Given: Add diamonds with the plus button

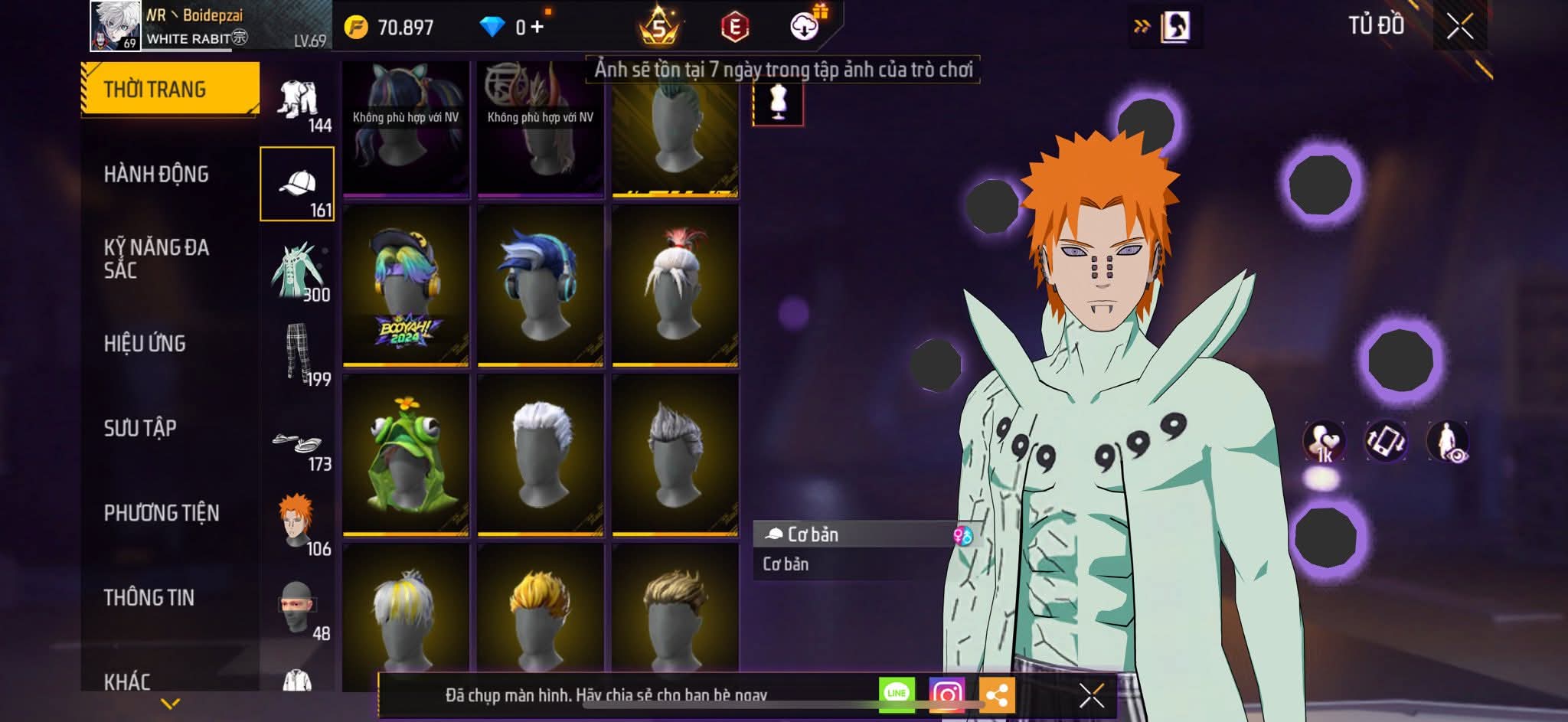Looking at the screenshot, I should pos(537,28).
